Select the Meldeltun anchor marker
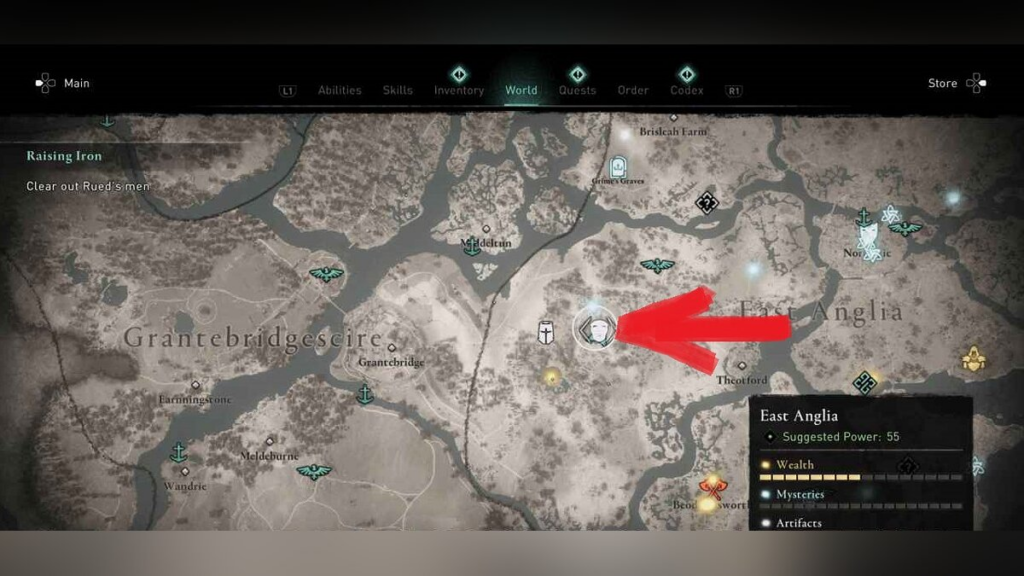The image size is (1024, 576). [x=473, y=246]
